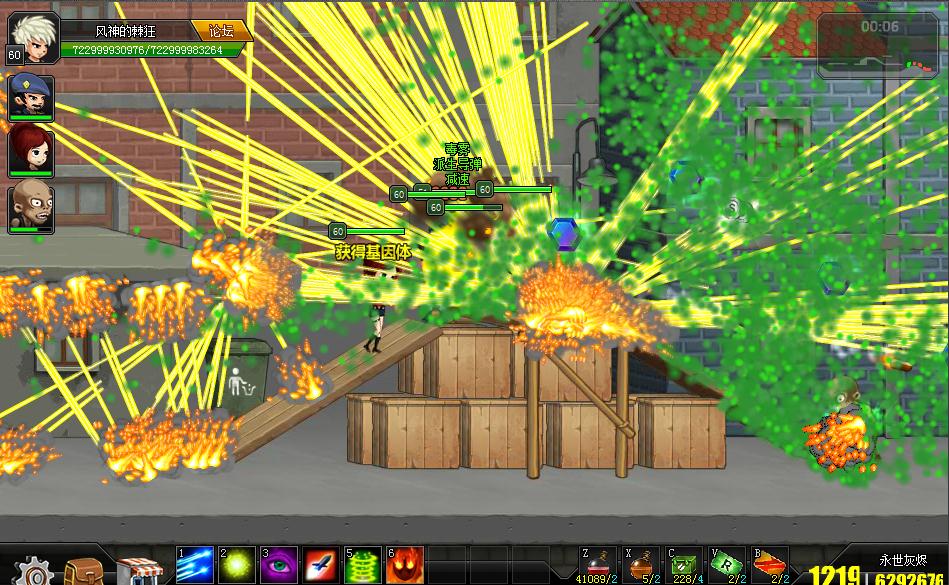
Task: Activate the blue streak skill in slot 1
Action: (x=194, y=566)
